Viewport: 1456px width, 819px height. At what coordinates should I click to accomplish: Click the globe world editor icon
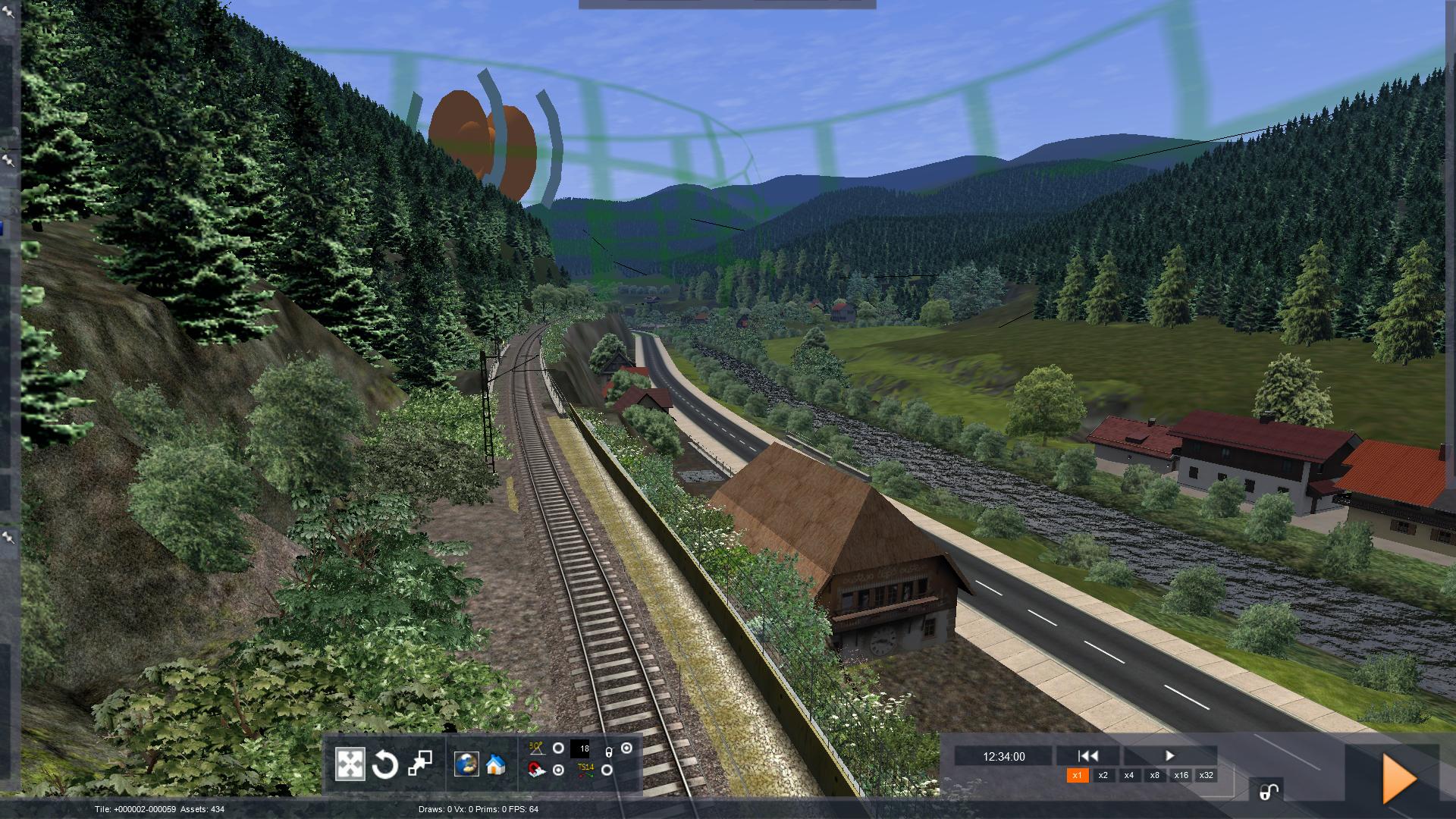(x=466, y=764)
